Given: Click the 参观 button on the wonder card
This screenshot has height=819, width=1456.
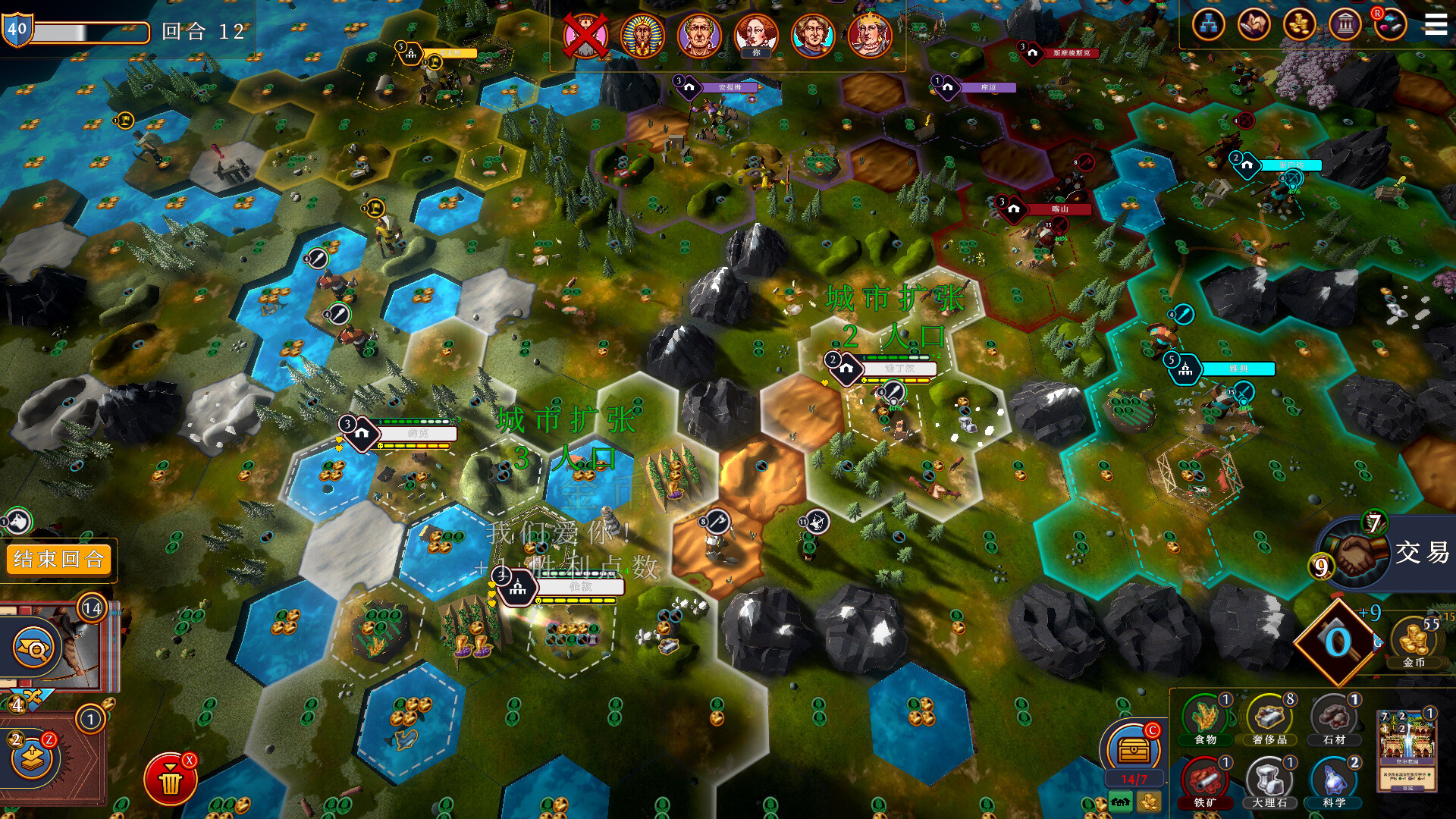Looking at the screenshot, I should point(1409,789).
